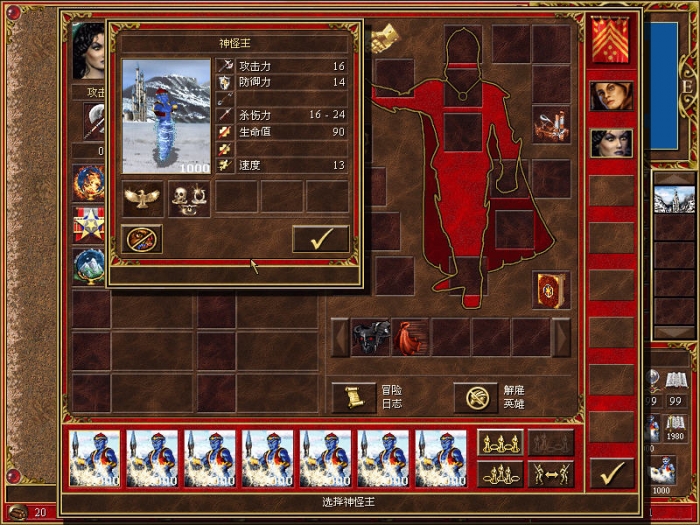The width and height of the screenshot is (700, 525).
Task: Close hero screen with bottom-right checkmark
Action: pos(611,471)
